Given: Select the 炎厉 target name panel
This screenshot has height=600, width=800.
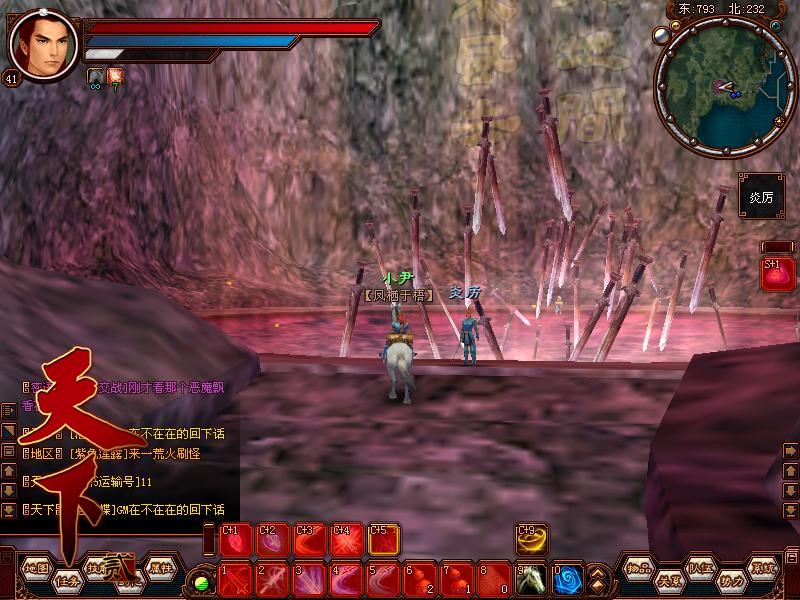Looking at the screenshot, I should pos(762,197).
